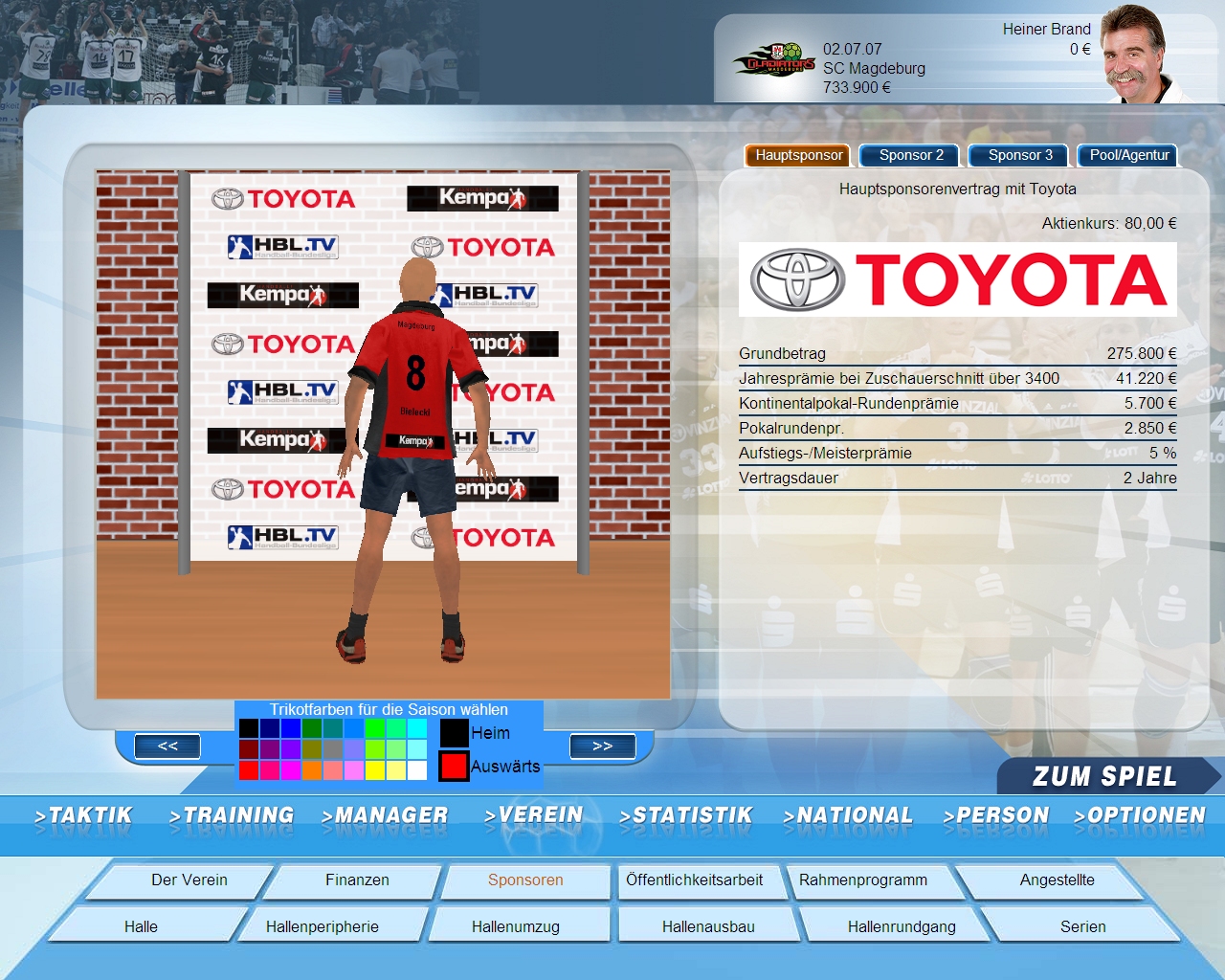Viewport: 1225px width, 980px height.
Task: Open the NATIONAL menu
Action: pyautogui.click(x=848, y=815)
